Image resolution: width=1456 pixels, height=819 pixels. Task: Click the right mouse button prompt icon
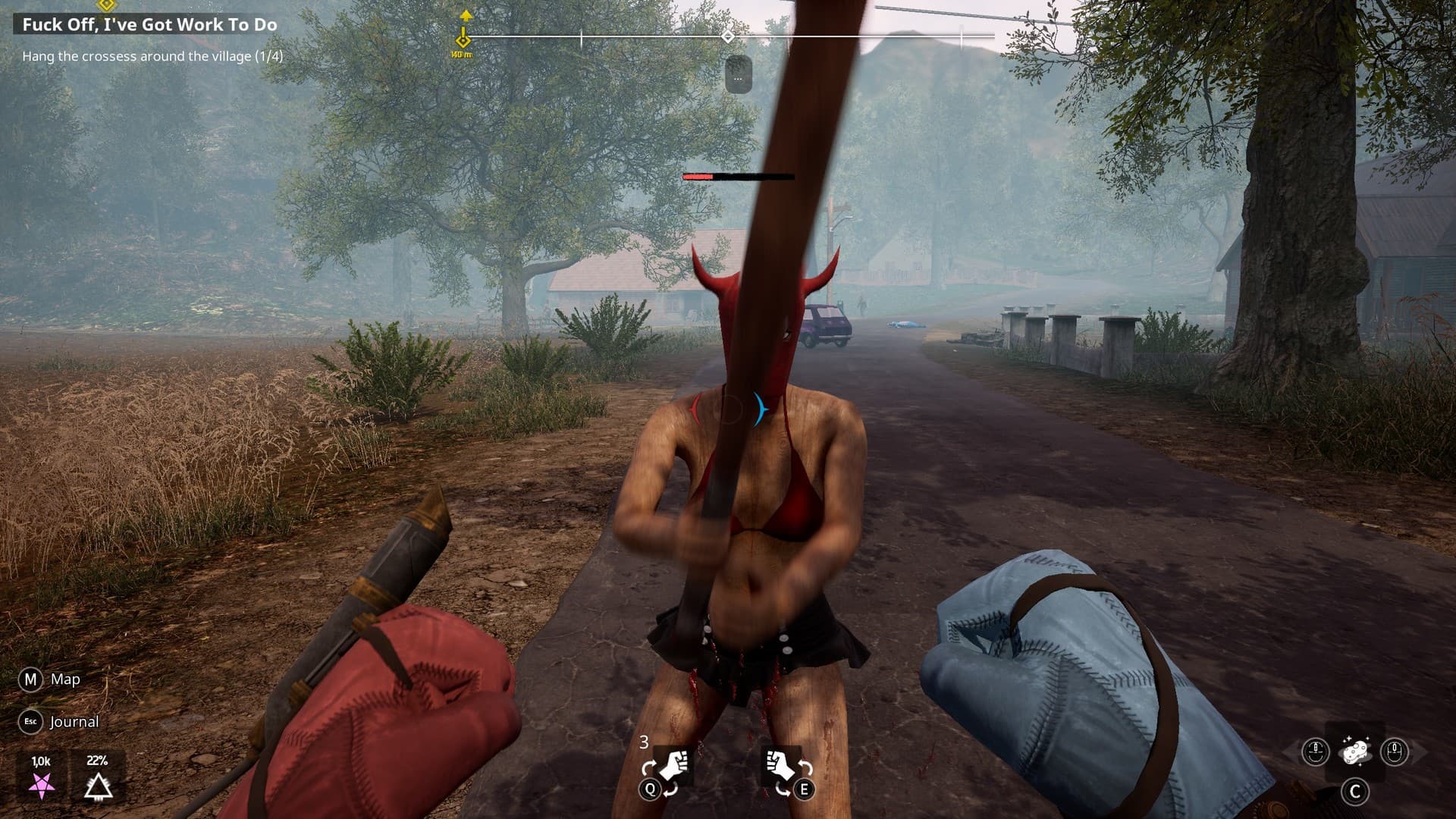pyautogui.click(x=1393, y=753)
